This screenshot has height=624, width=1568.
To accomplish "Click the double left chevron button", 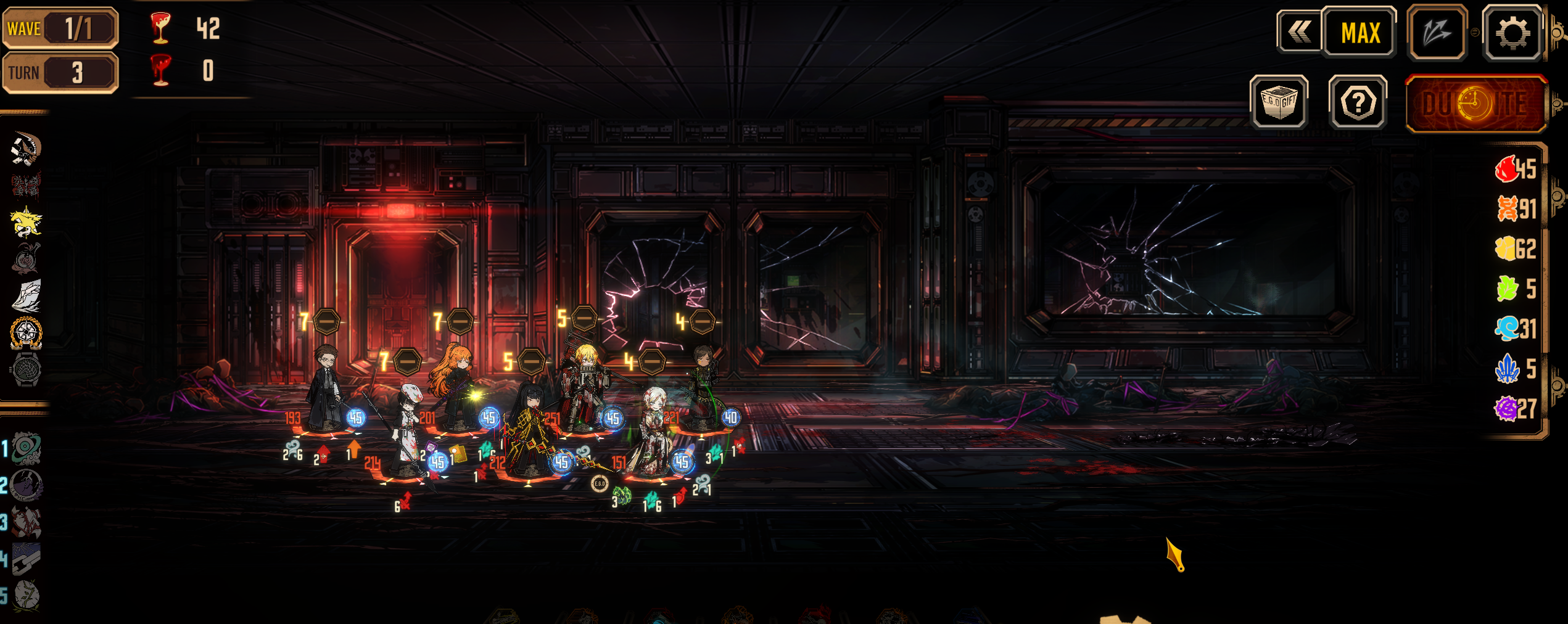I will (1300, 32).
